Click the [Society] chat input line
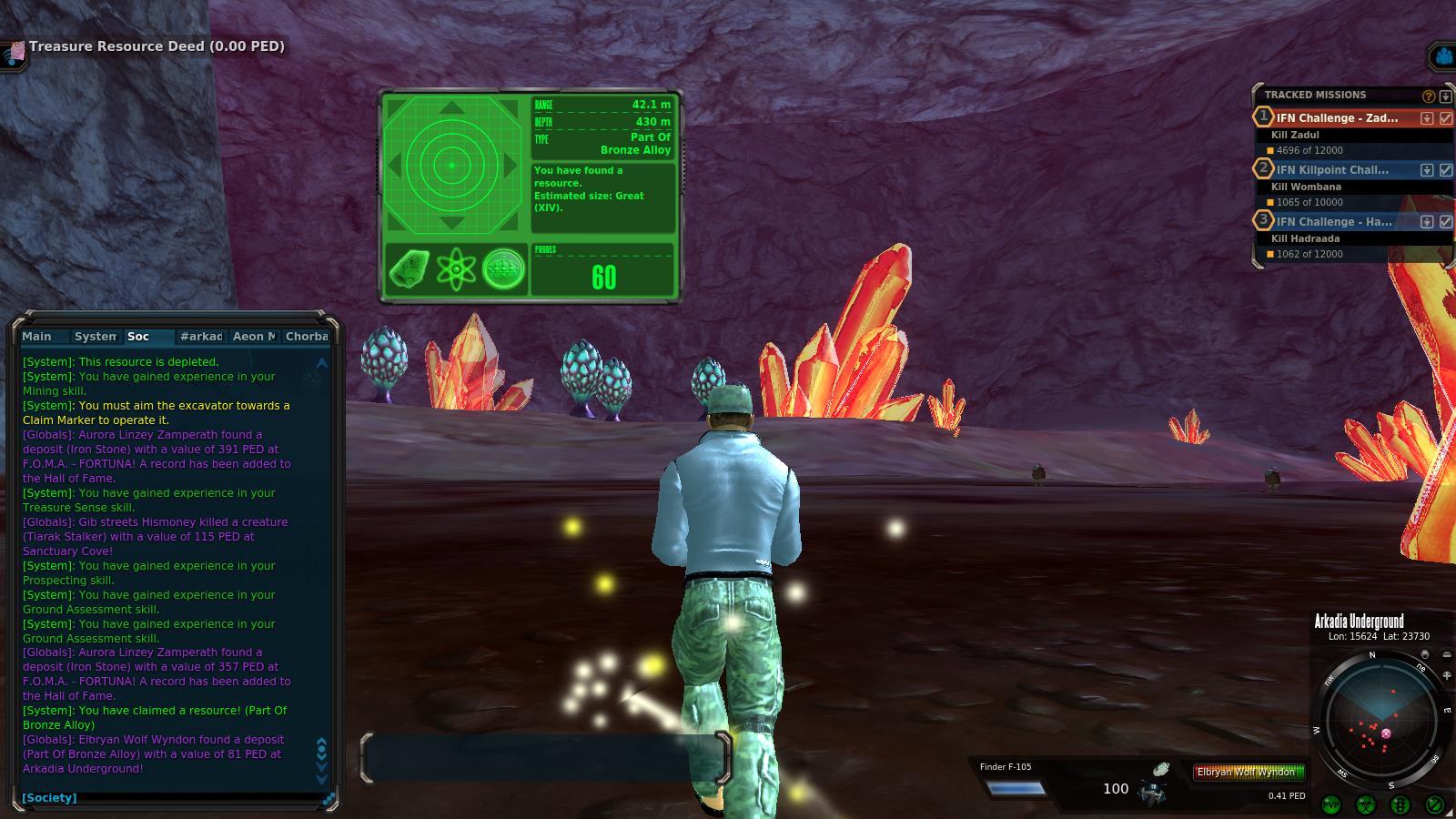 coord(173,798)
